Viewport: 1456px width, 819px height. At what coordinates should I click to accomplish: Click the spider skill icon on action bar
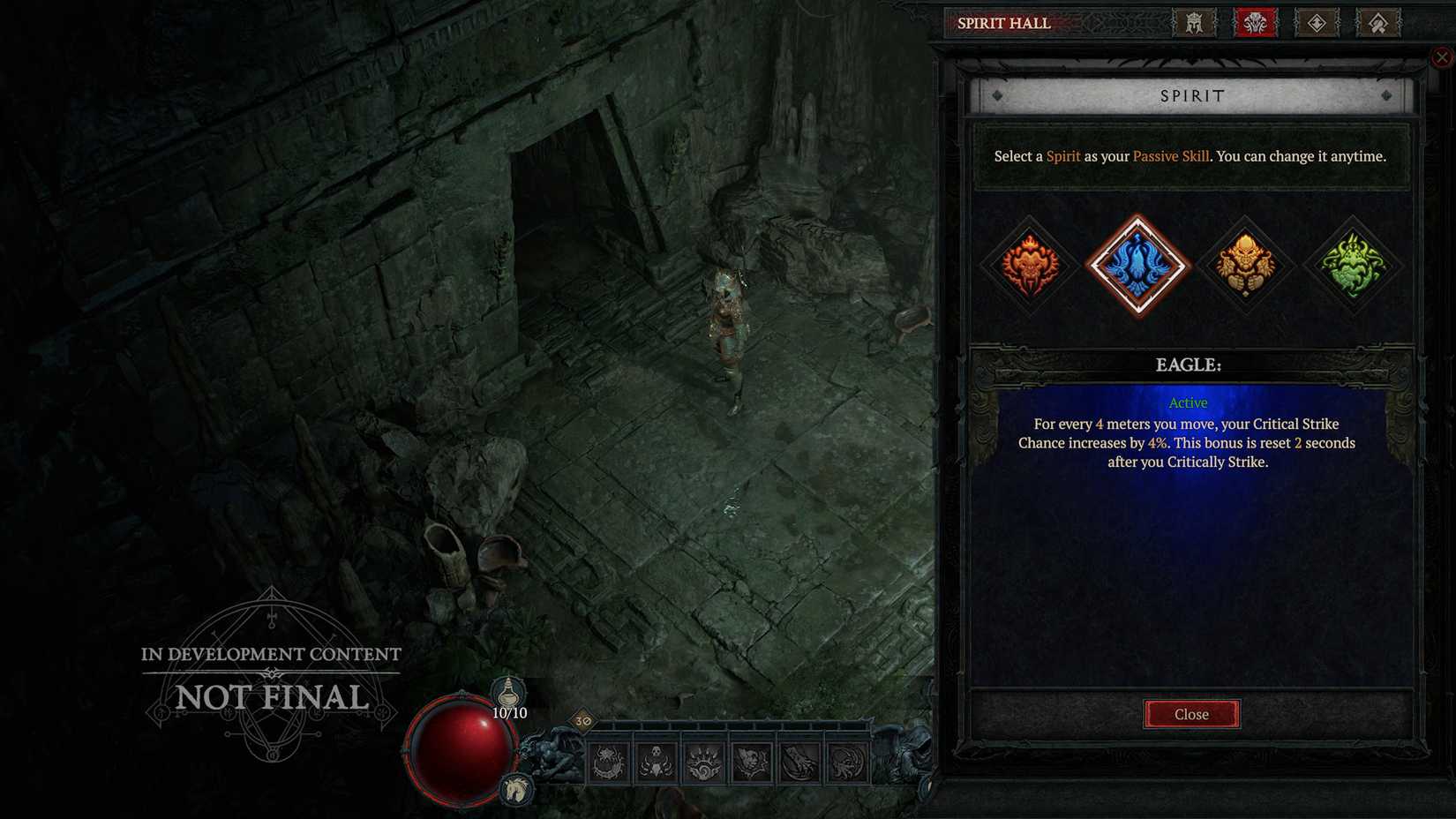coord(606,763)
